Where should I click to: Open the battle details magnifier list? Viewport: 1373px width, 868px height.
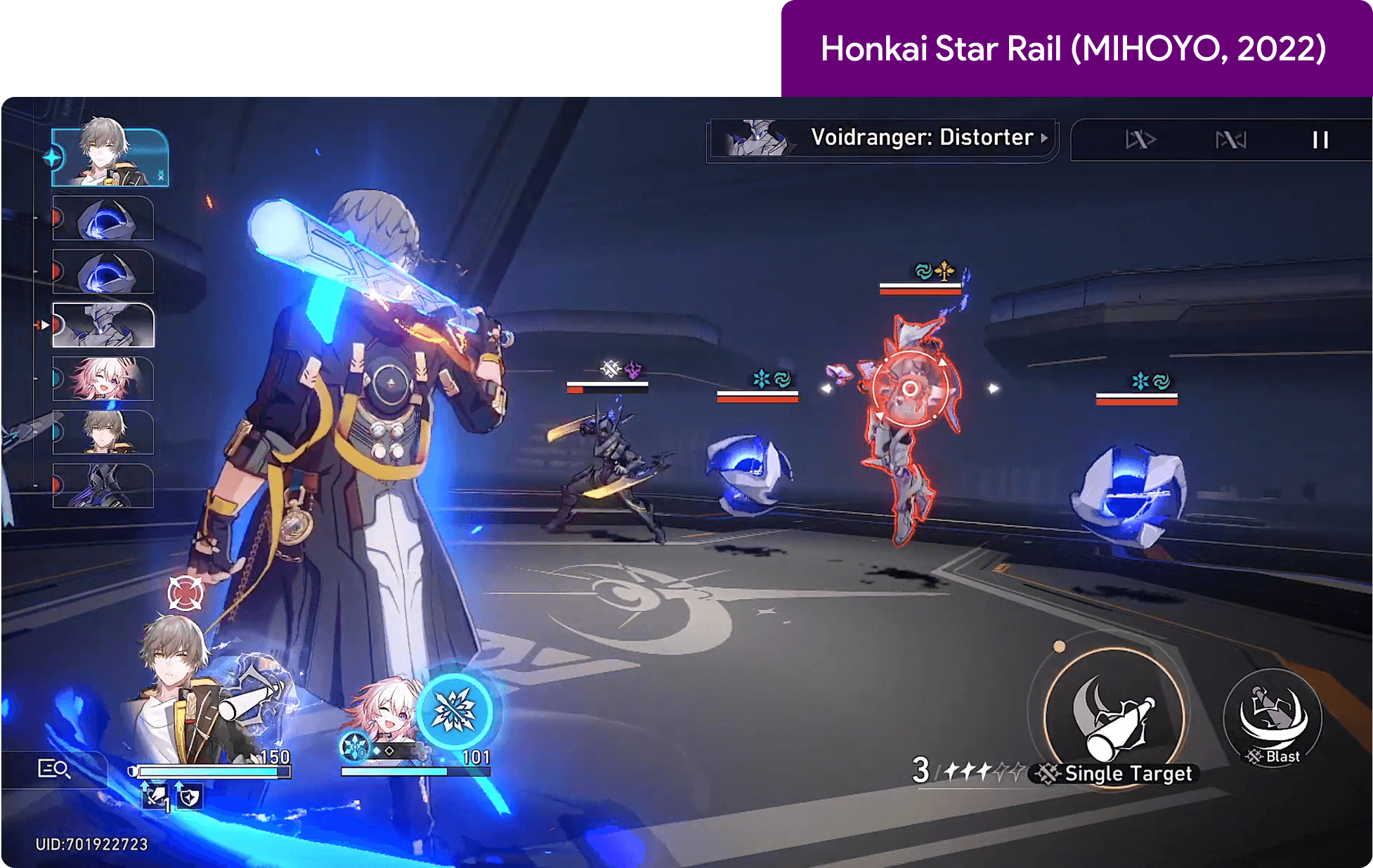tap(53, 769)
